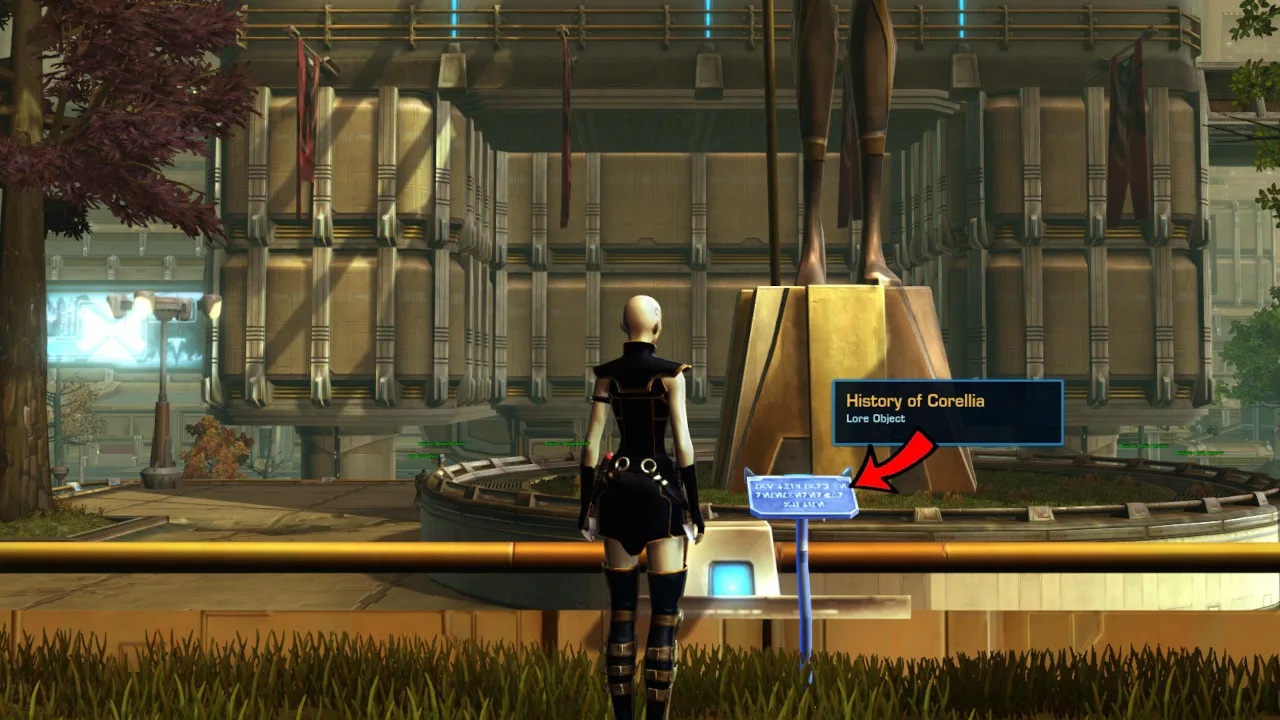This screenshot has height=720, width=1280.
Task: Target the Republic soldier nameplate left of the character
Action: pyautogui.click(x=440, y=443)
